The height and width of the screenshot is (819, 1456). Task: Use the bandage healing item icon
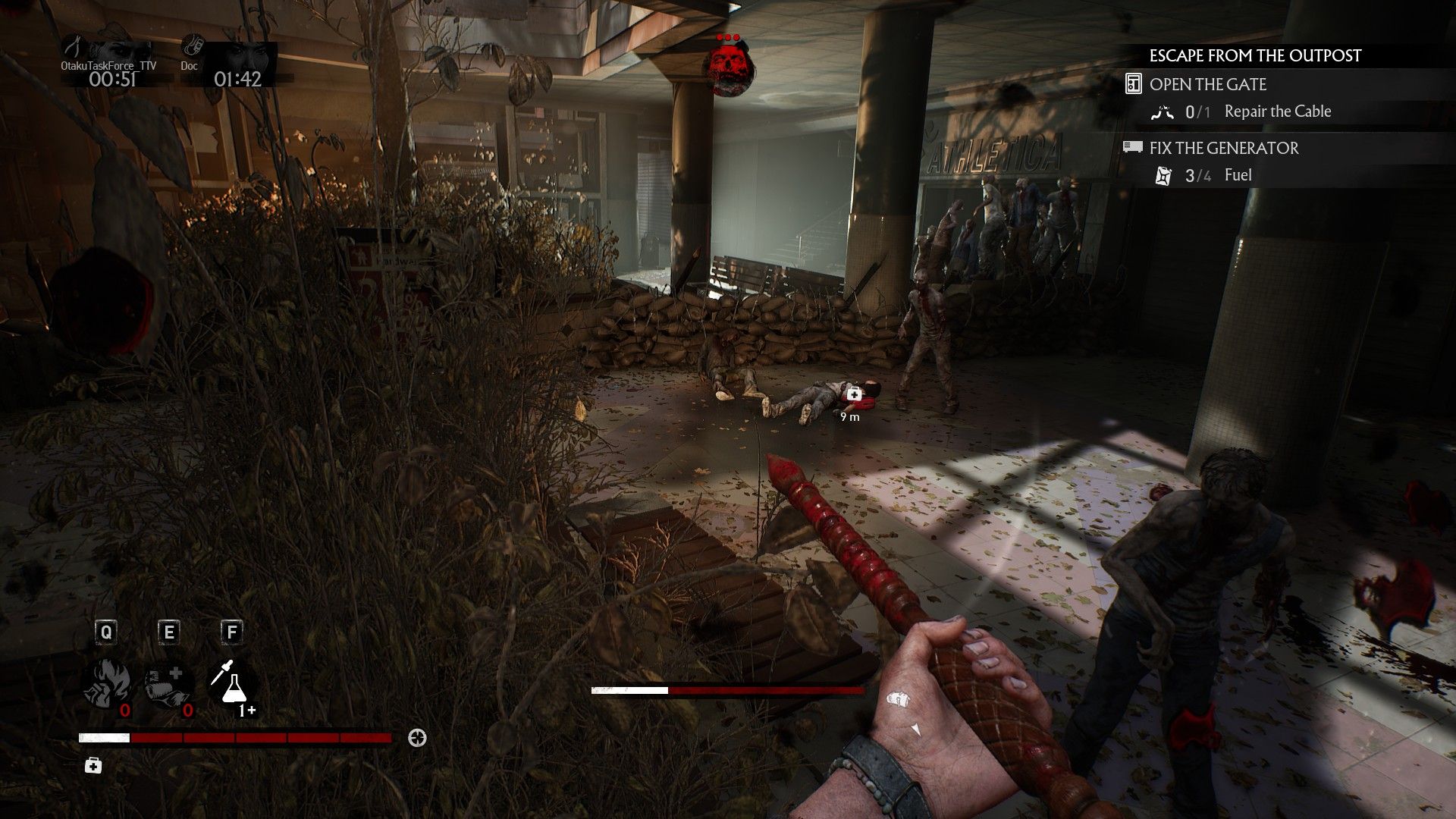(168, 682)
